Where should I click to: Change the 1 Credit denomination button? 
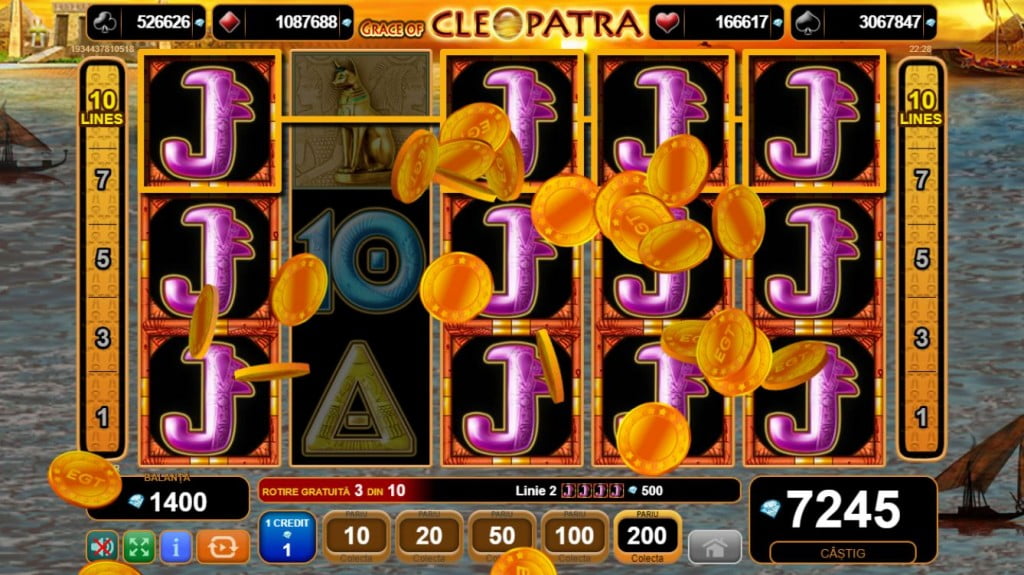coord(287,537)
